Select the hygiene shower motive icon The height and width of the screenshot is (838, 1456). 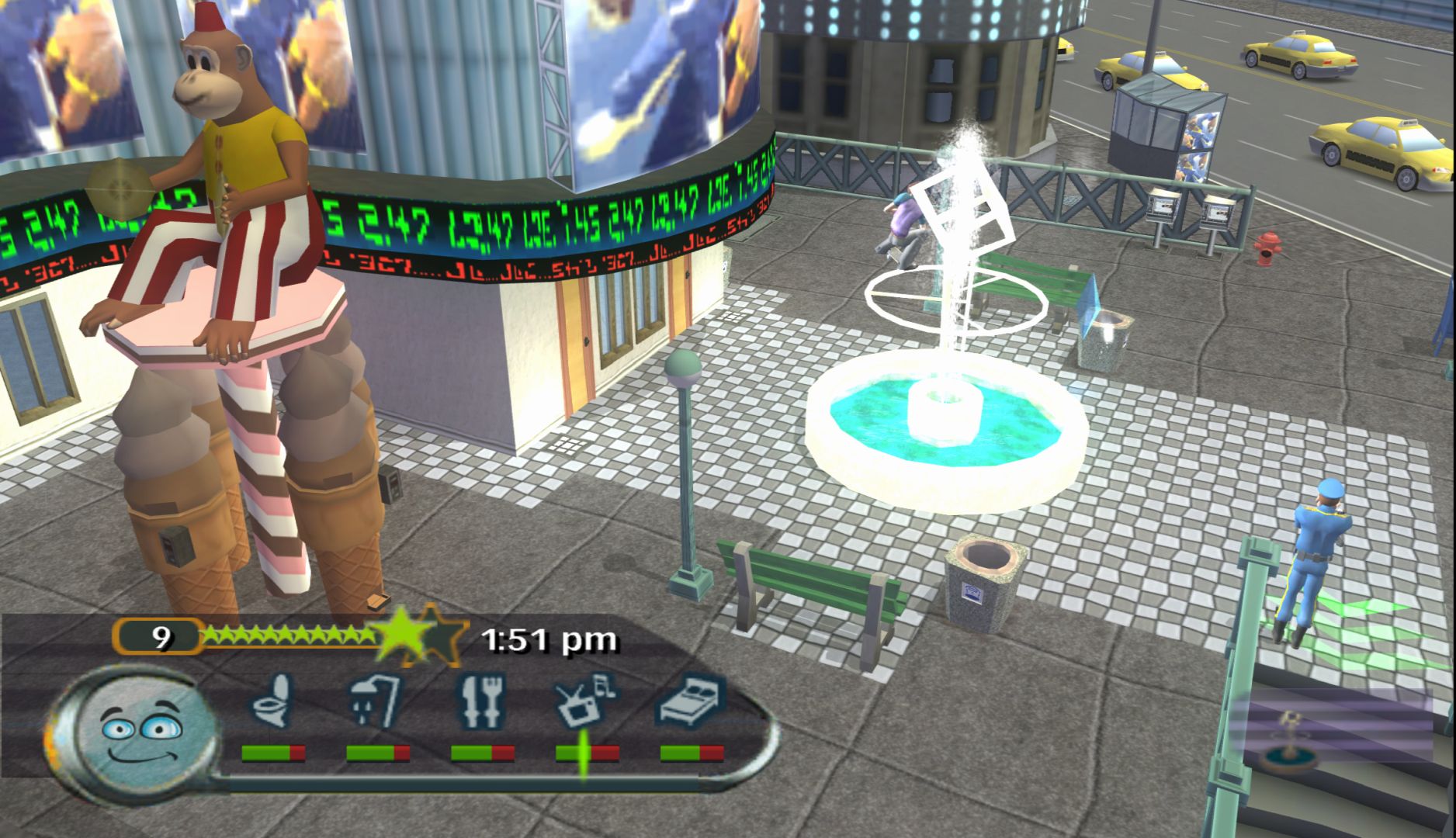[376, 701]
